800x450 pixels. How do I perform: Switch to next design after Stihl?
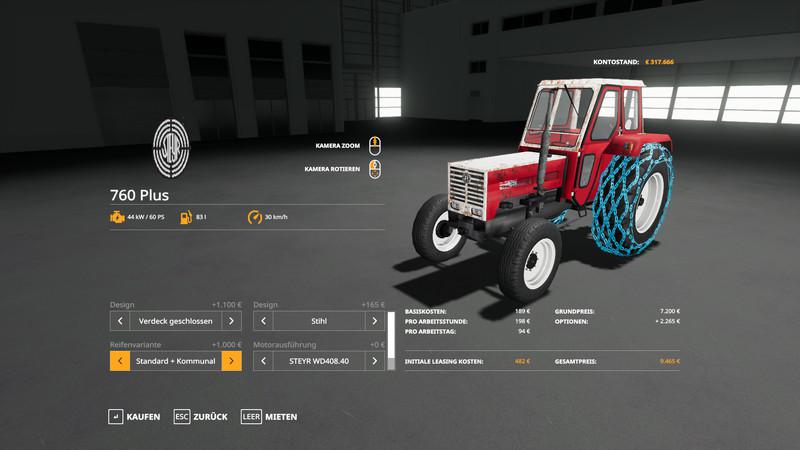[x=375, y=321]
